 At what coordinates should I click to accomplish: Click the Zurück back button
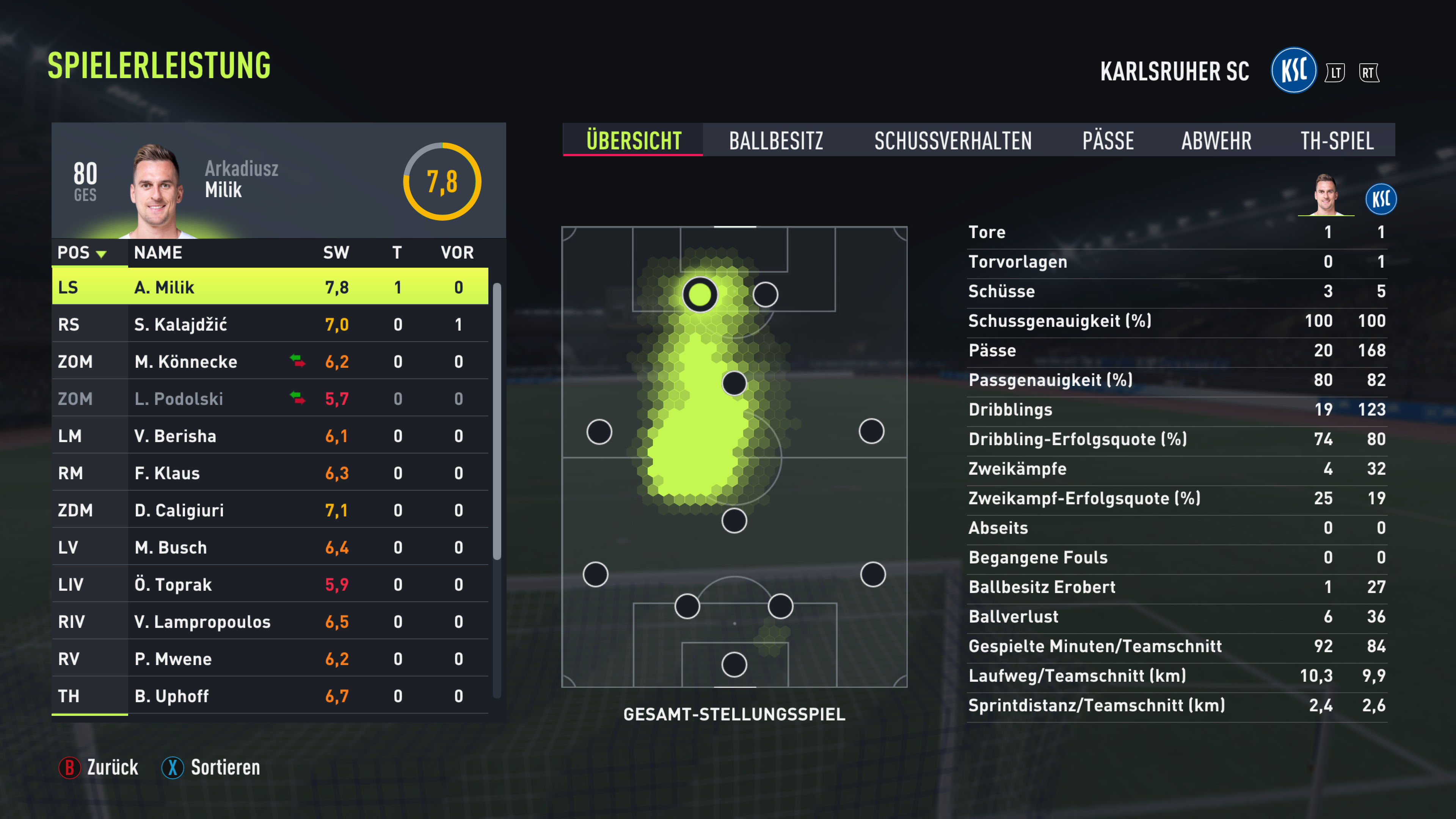(x=99, y=767)
